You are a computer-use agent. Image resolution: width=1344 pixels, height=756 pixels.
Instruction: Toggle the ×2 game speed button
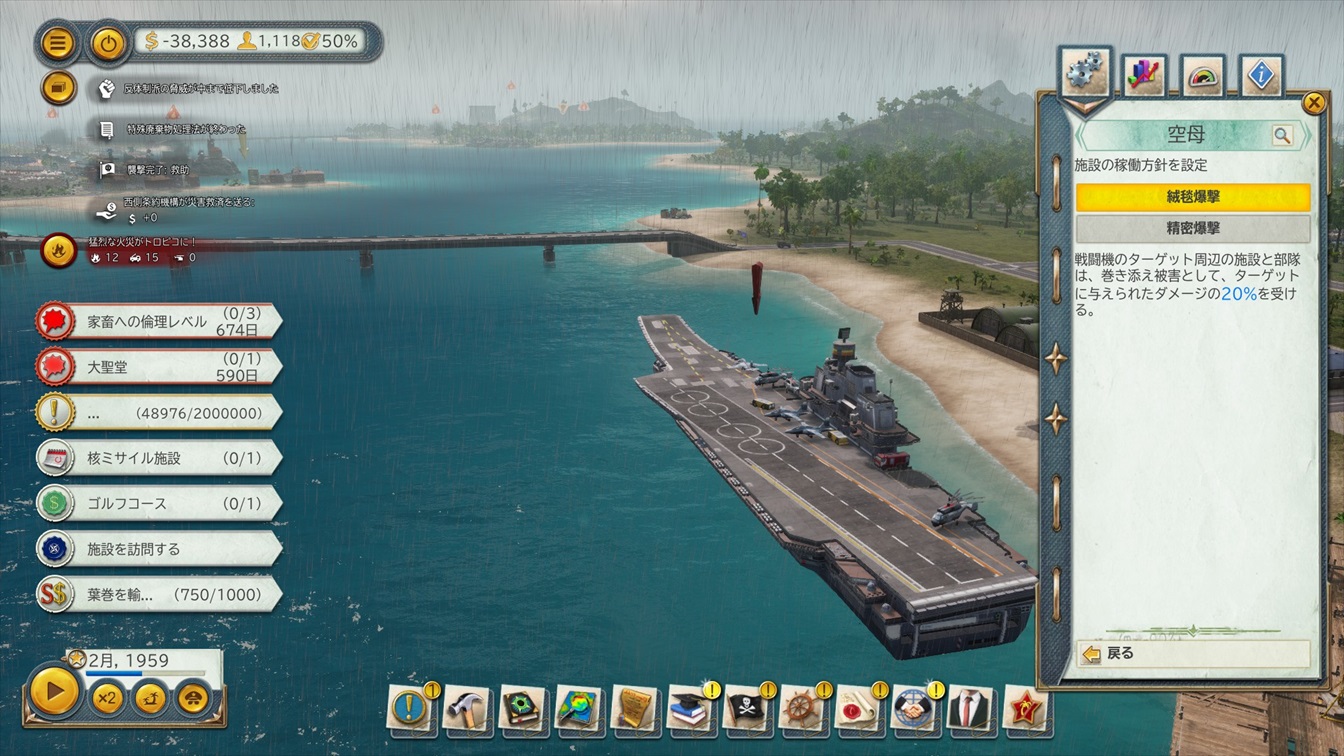tap(107, 696)
